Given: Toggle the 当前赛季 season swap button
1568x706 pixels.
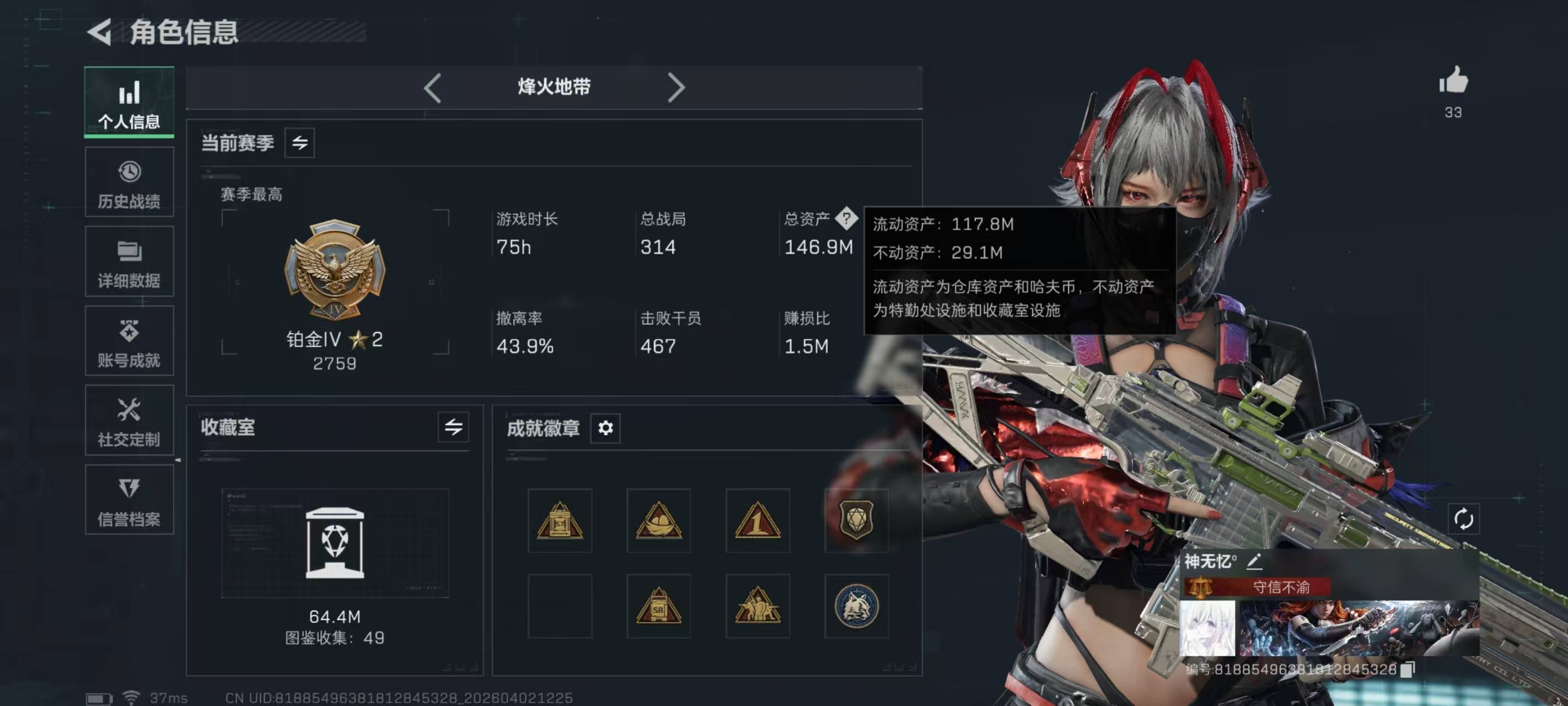Looking at the screenshot, I should [x=299, y=143].
